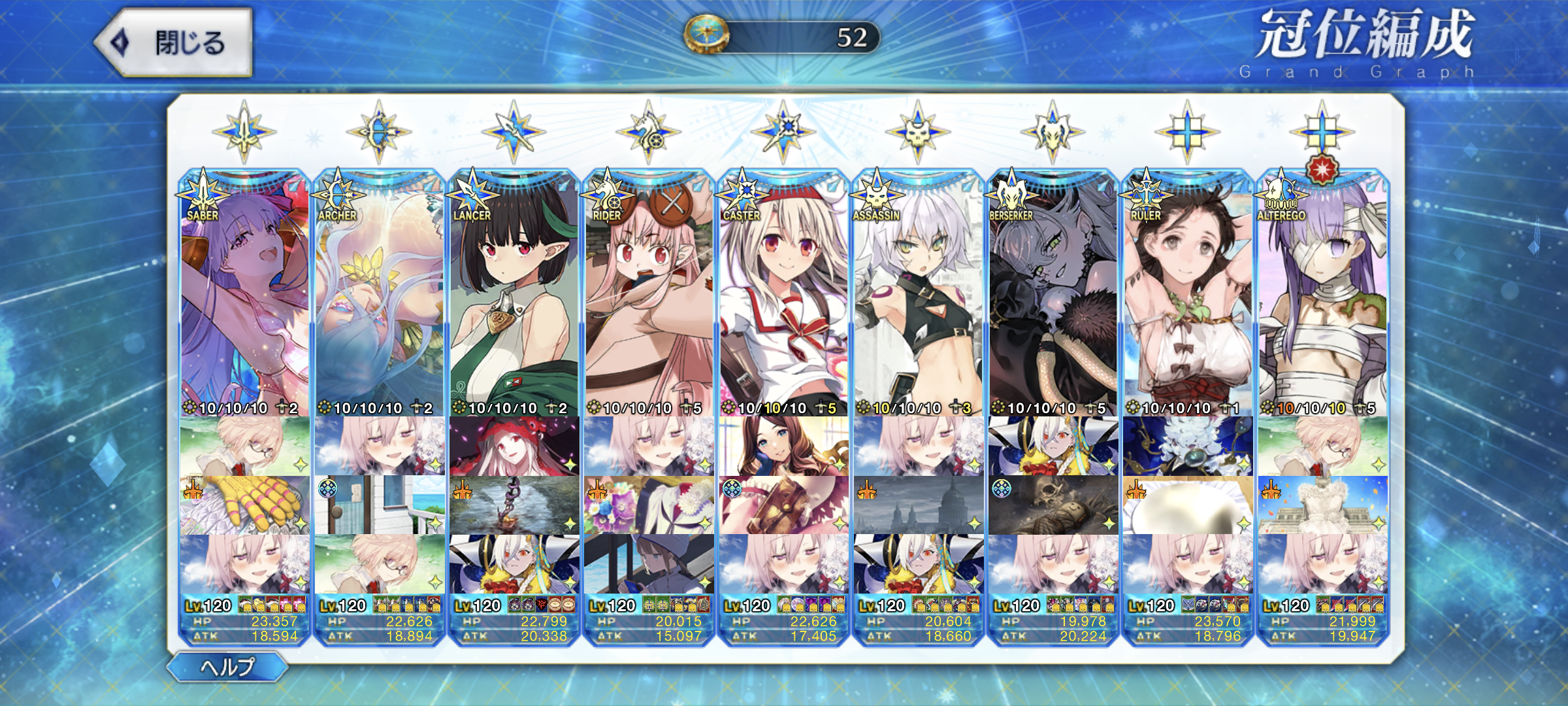Viewport: 1568px width, 706px height.
Task: Select the Lancer class servant card
Action: tap(514, 294)
